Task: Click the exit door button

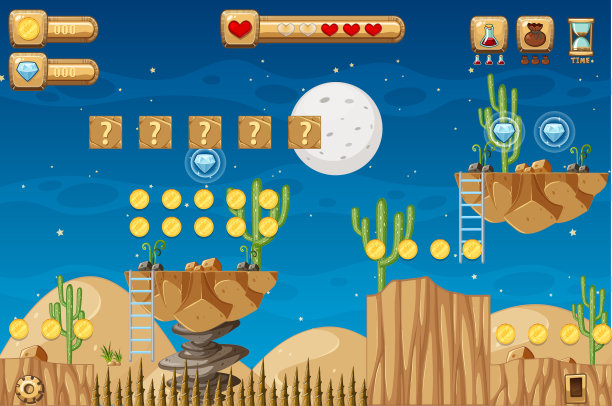Action: (x=575, y=387)
